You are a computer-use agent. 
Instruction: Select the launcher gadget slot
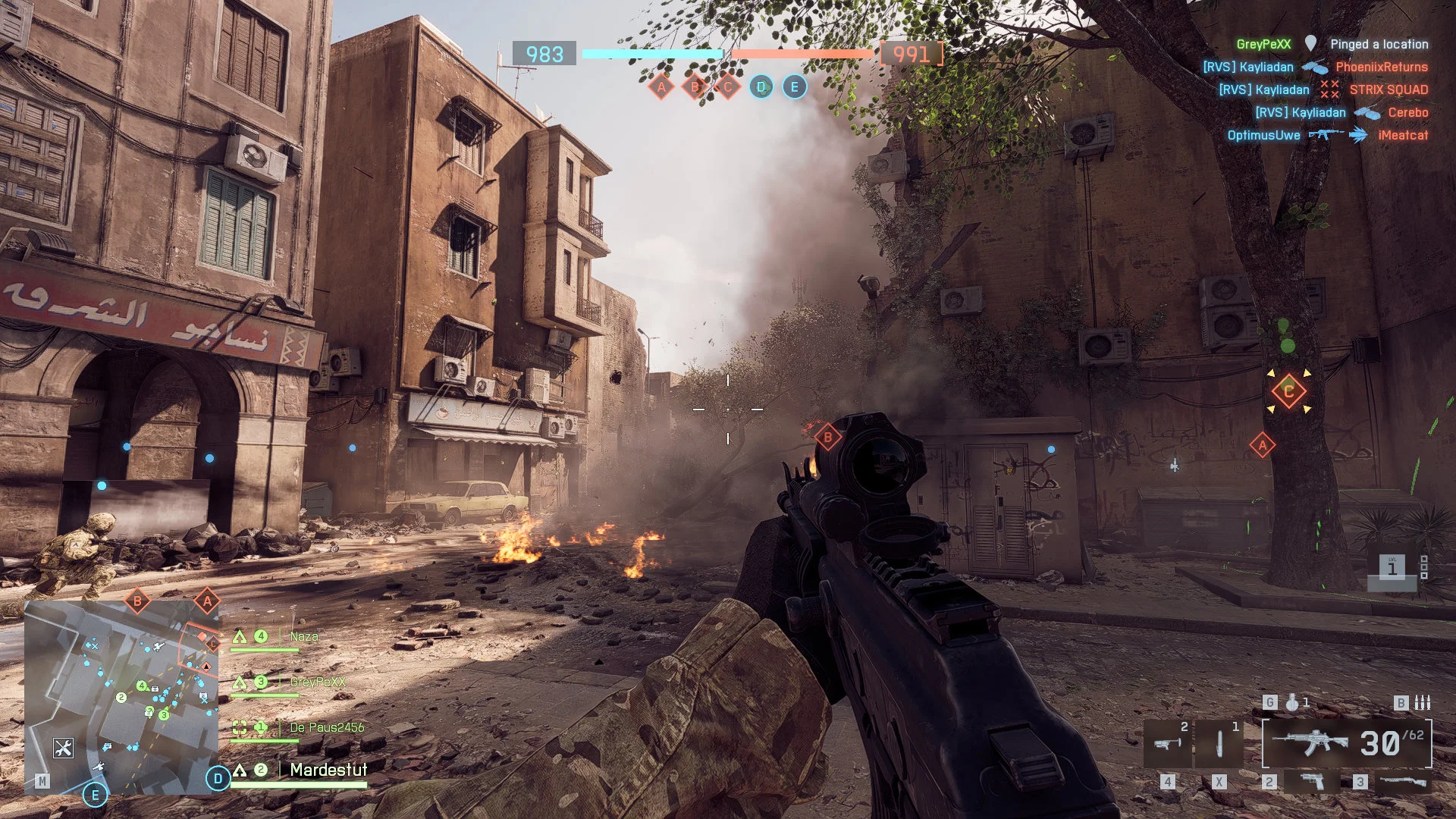click(x=1167, y=744)
